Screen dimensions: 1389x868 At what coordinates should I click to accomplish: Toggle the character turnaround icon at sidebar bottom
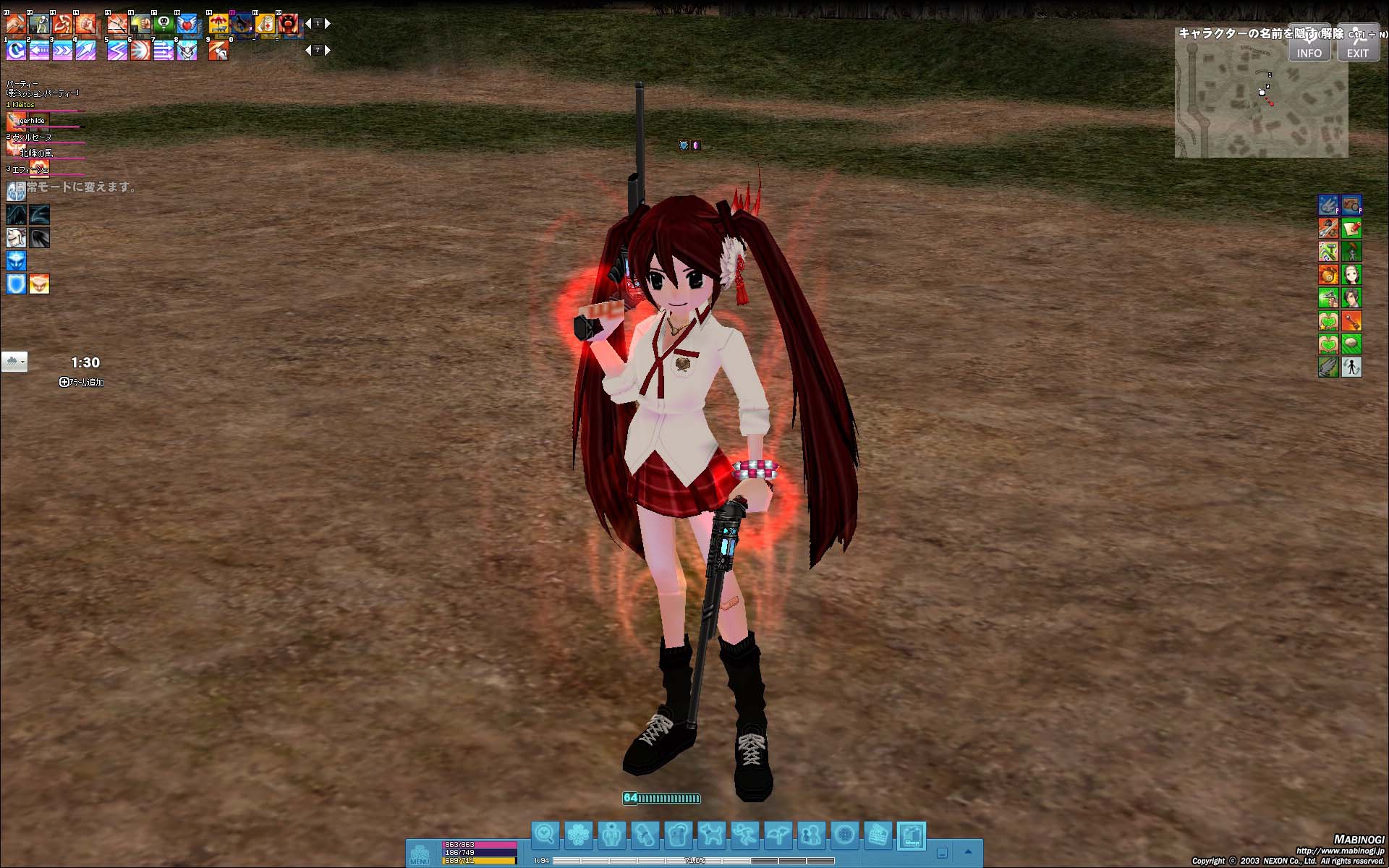coord(1350,367)
